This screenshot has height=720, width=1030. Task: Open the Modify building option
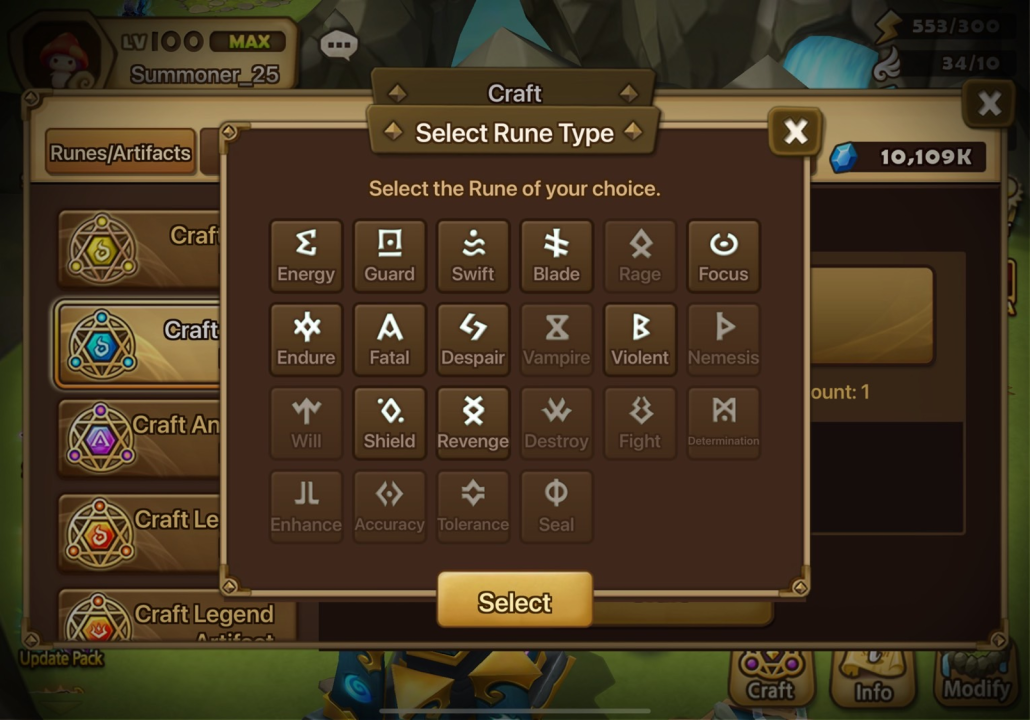coord(975,678)
